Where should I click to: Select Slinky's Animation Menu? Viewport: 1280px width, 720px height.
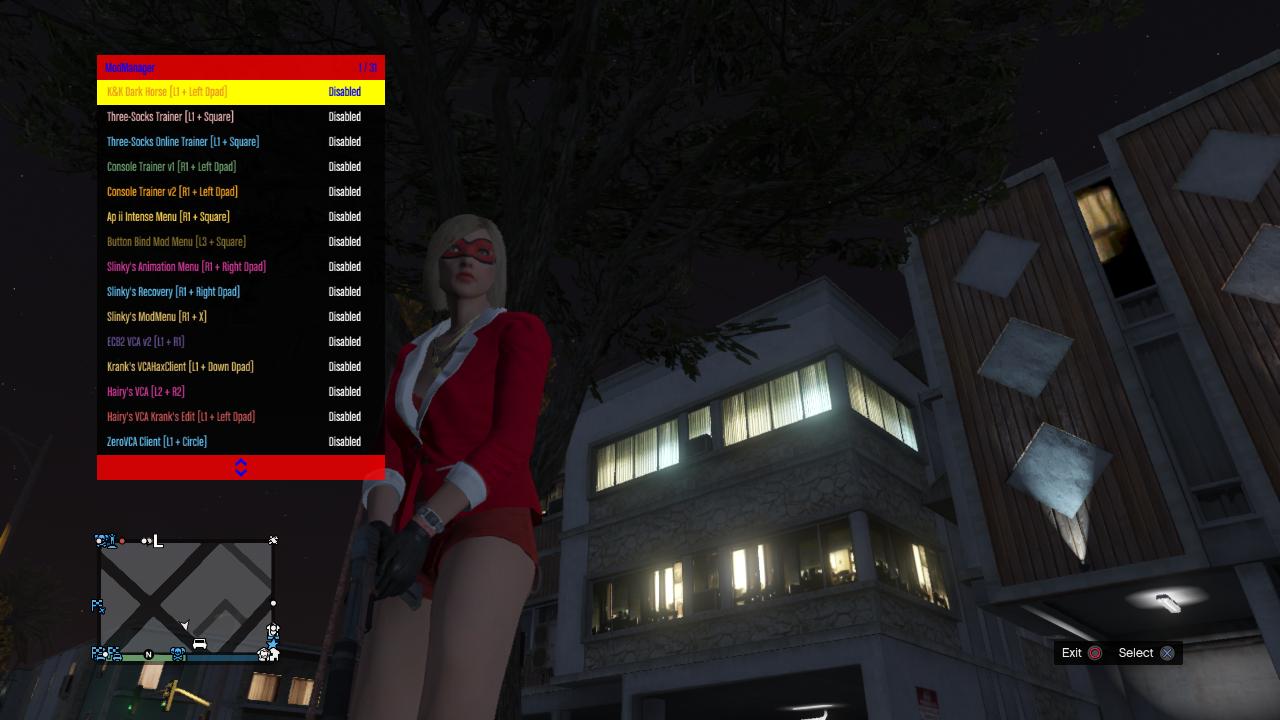(x=186, y=267)
